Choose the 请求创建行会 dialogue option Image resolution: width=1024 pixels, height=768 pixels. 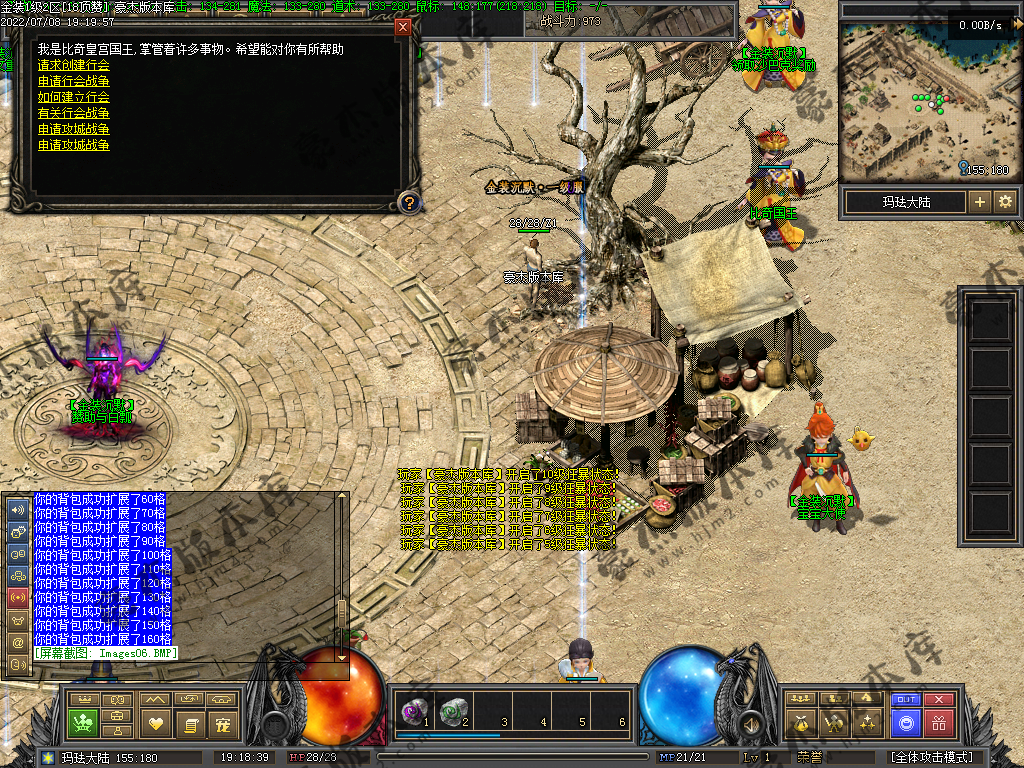click(74, 65)
